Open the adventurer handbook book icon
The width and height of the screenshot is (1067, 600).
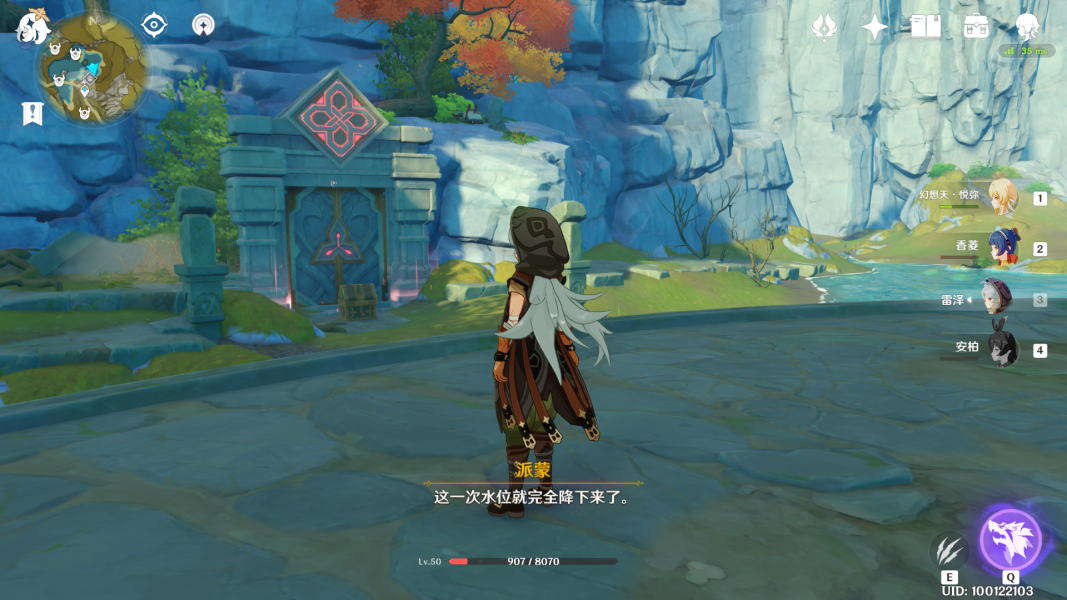pos(926,27)
